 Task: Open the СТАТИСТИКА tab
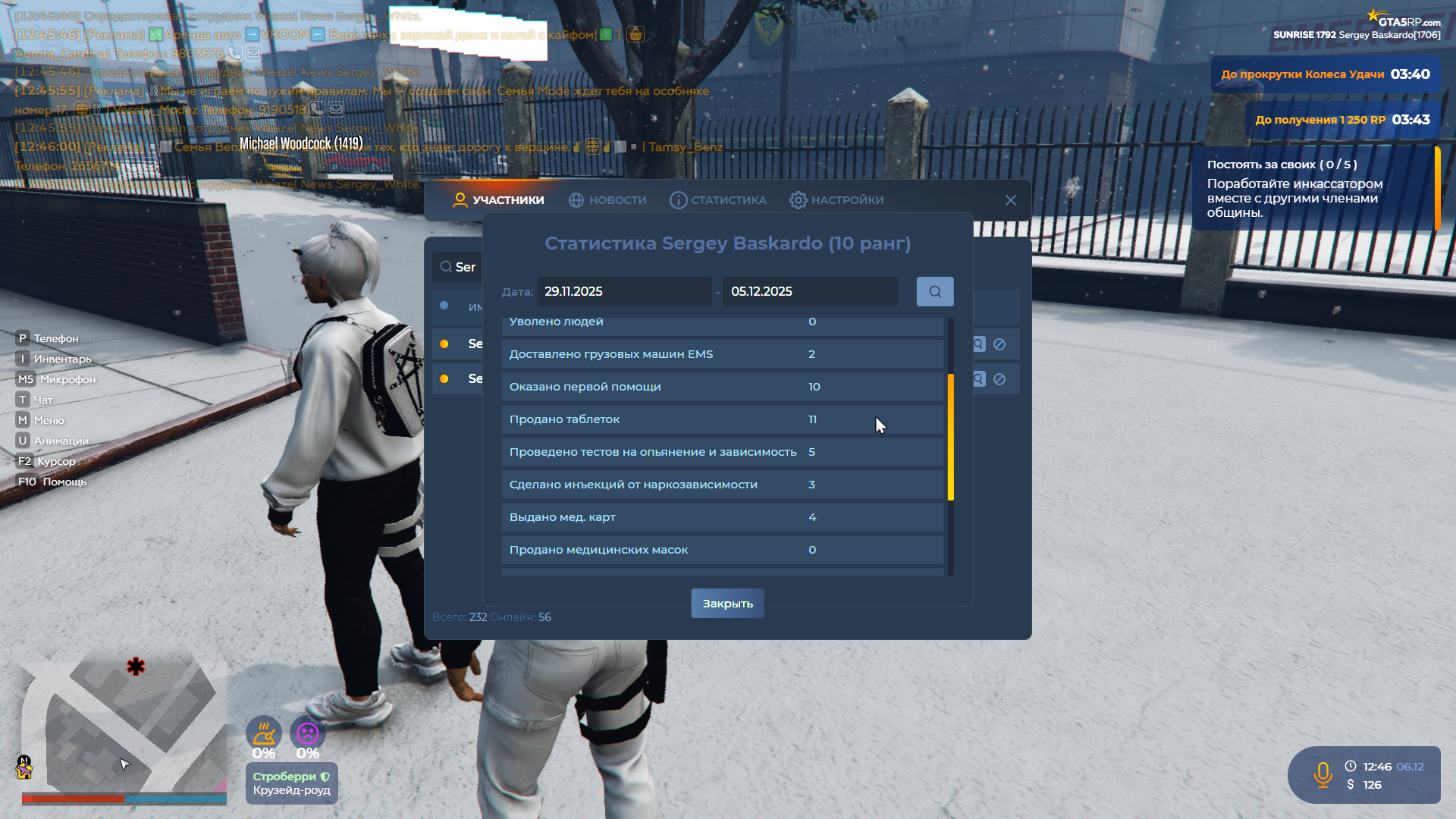717,199
